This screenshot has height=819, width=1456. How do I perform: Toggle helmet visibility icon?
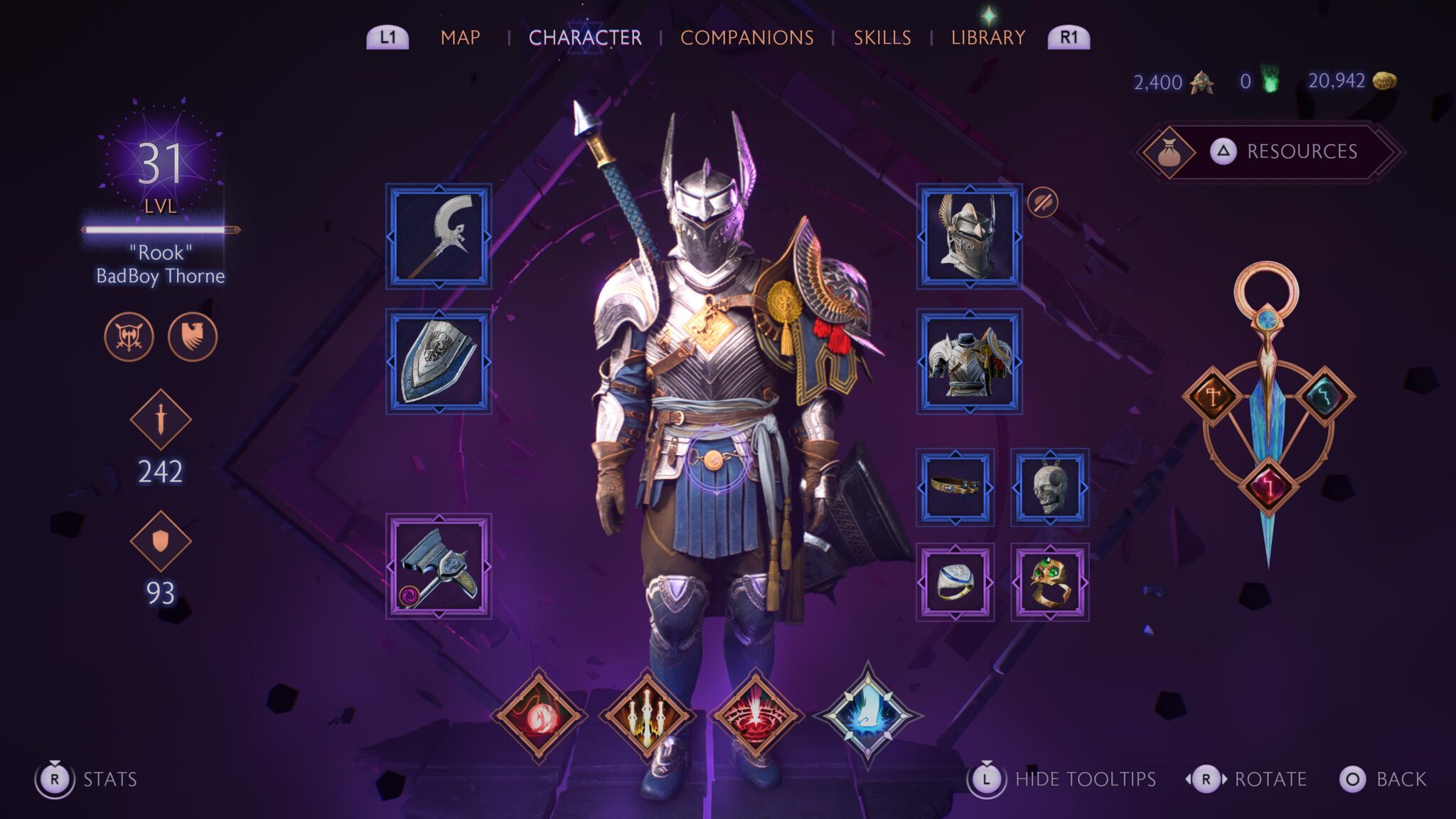(1042, 203)
